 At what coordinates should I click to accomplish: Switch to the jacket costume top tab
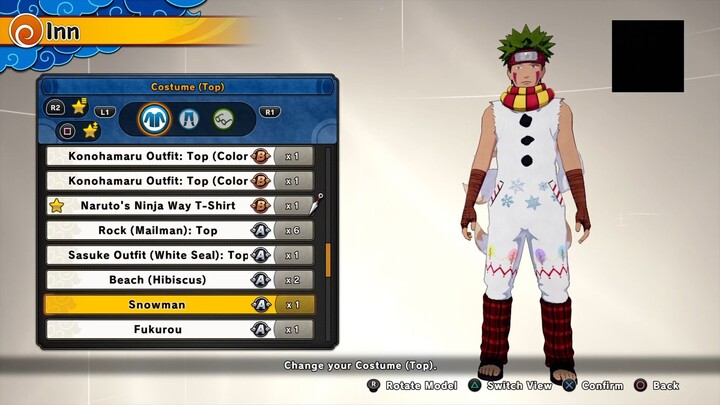tap(155, 119)
